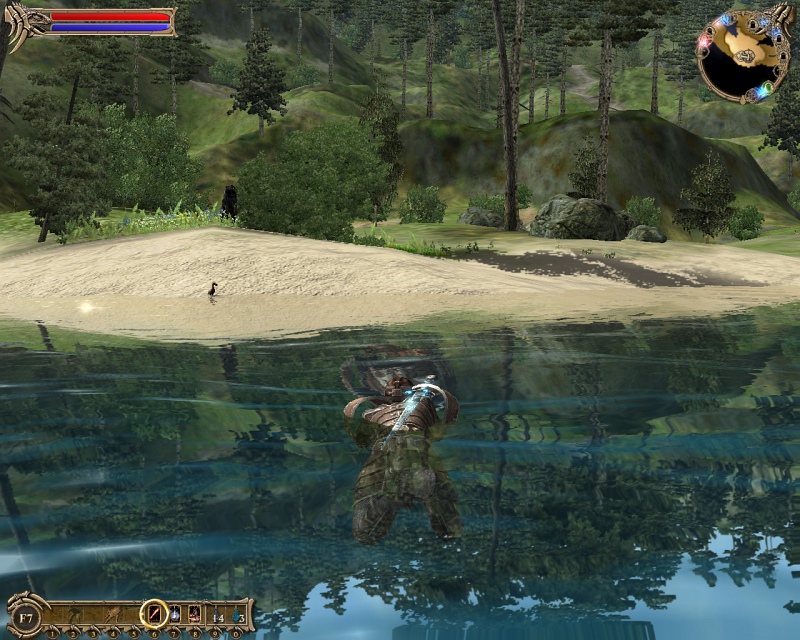Select the creature icon in slot 2
Screen dimensions: 800x640
coord(72,613)
